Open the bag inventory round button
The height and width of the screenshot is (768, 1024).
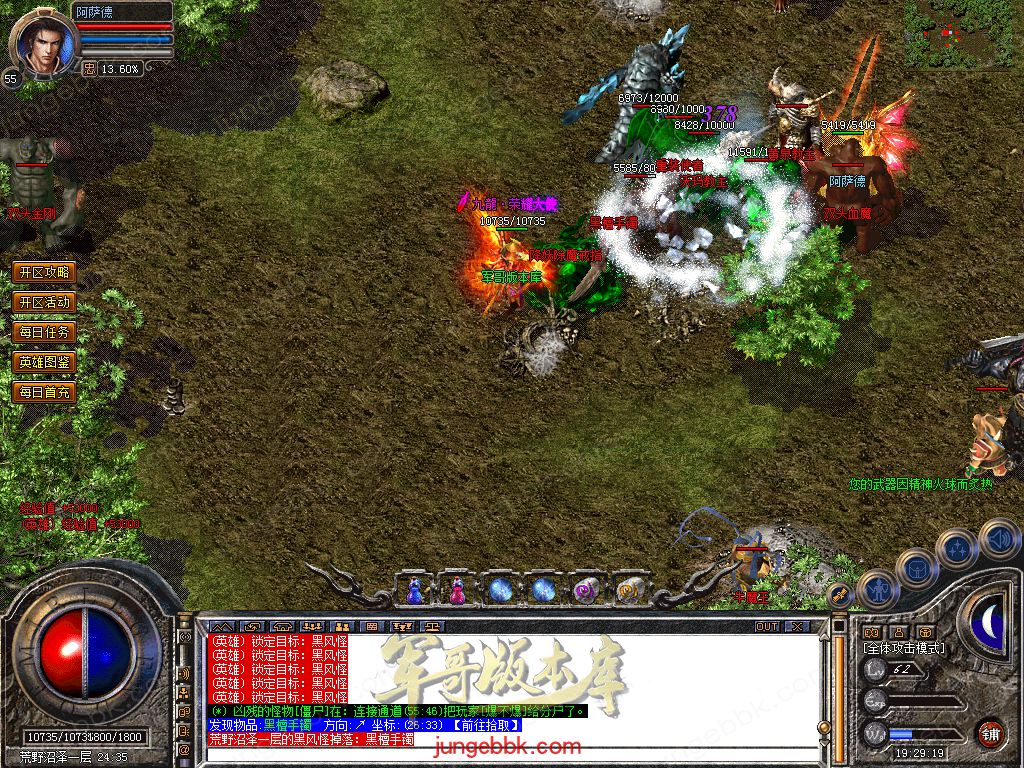click(917, 569)
